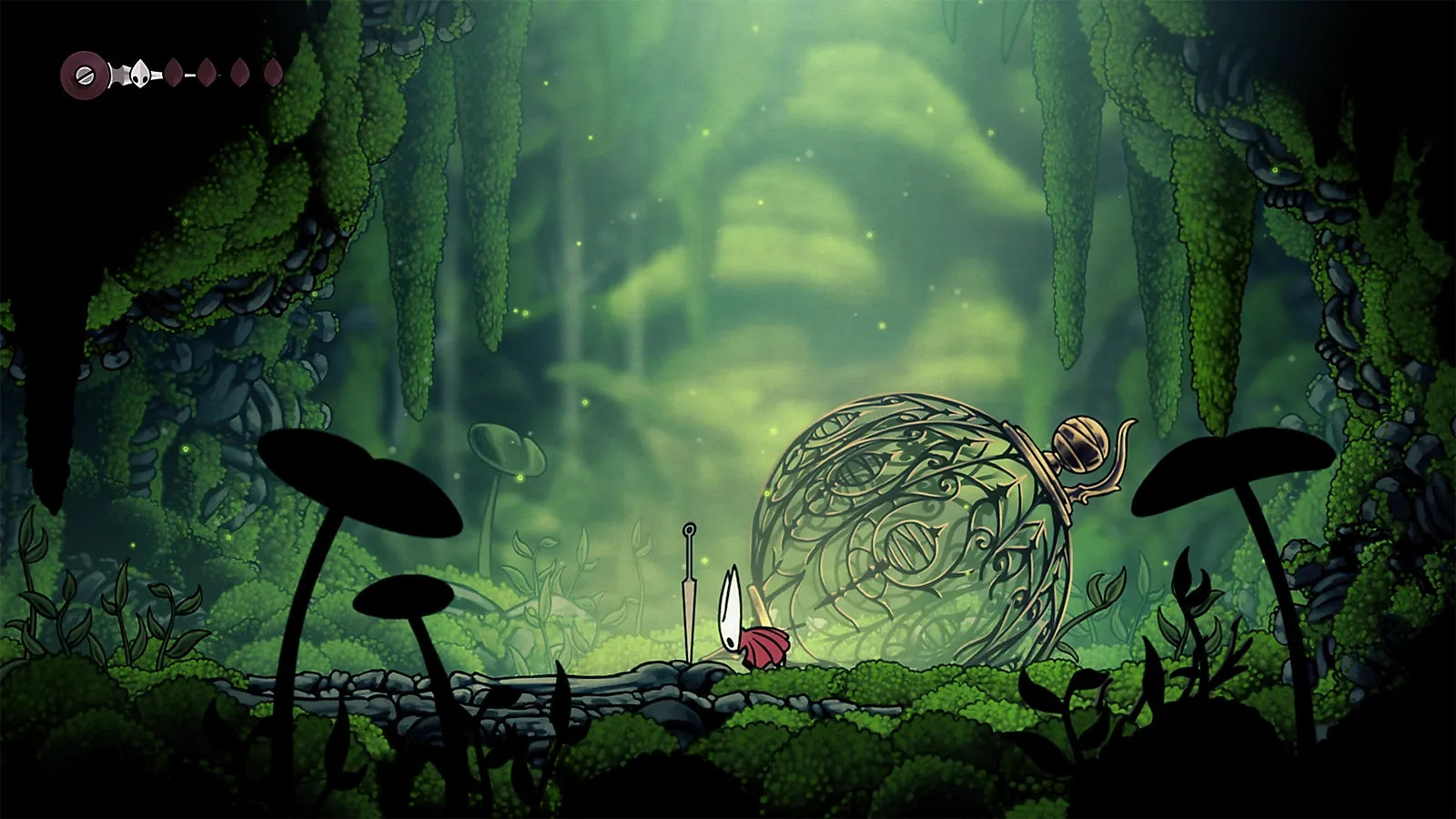Click the third health mask droplet
This screenshot has height=819, width=1456.
(x=238, y=70)
